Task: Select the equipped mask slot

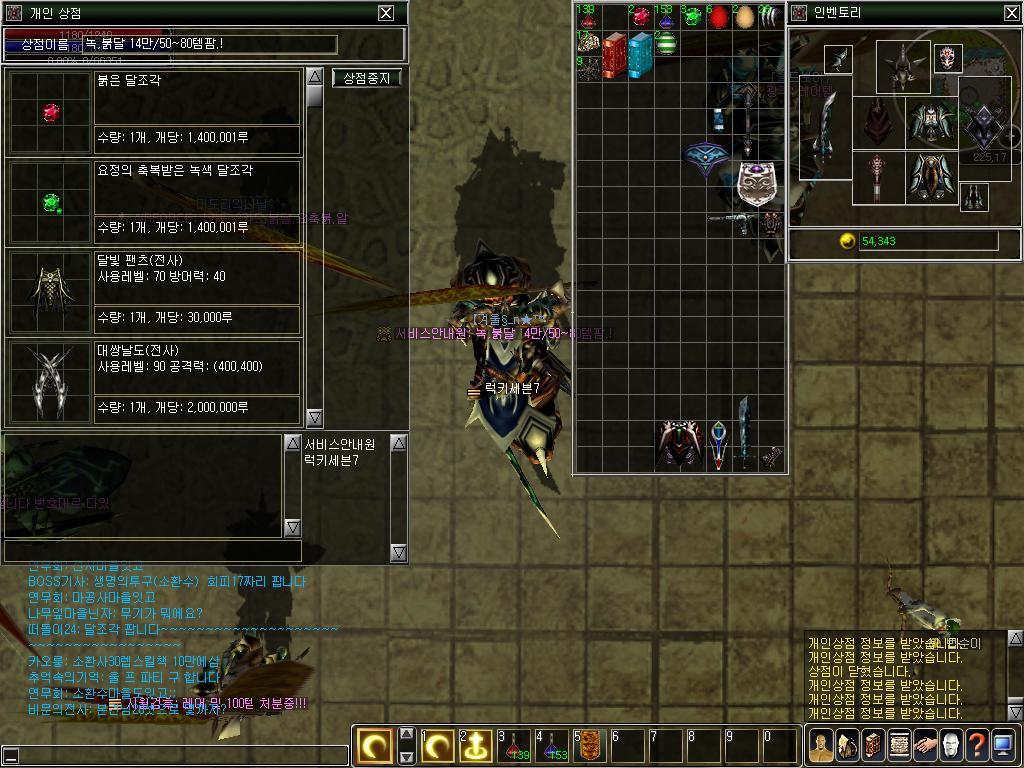Action: point(948,59)
